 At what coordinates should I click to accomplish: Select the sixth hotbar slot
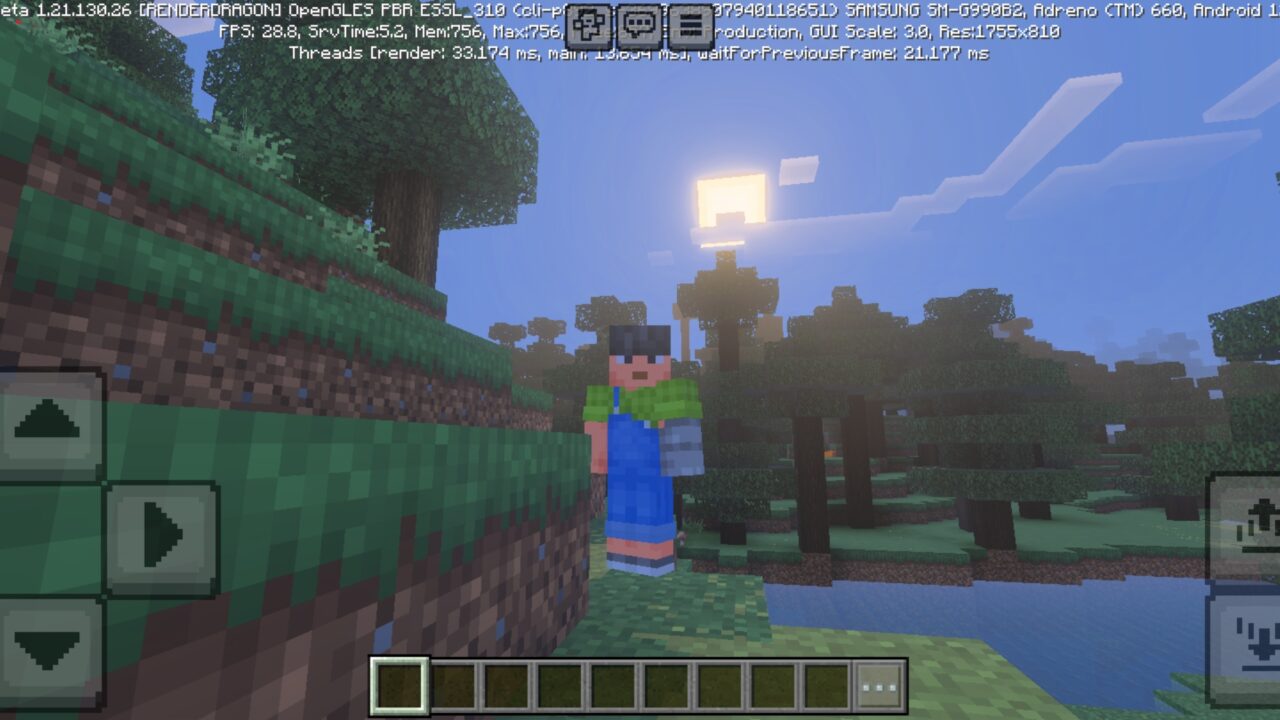665,685
